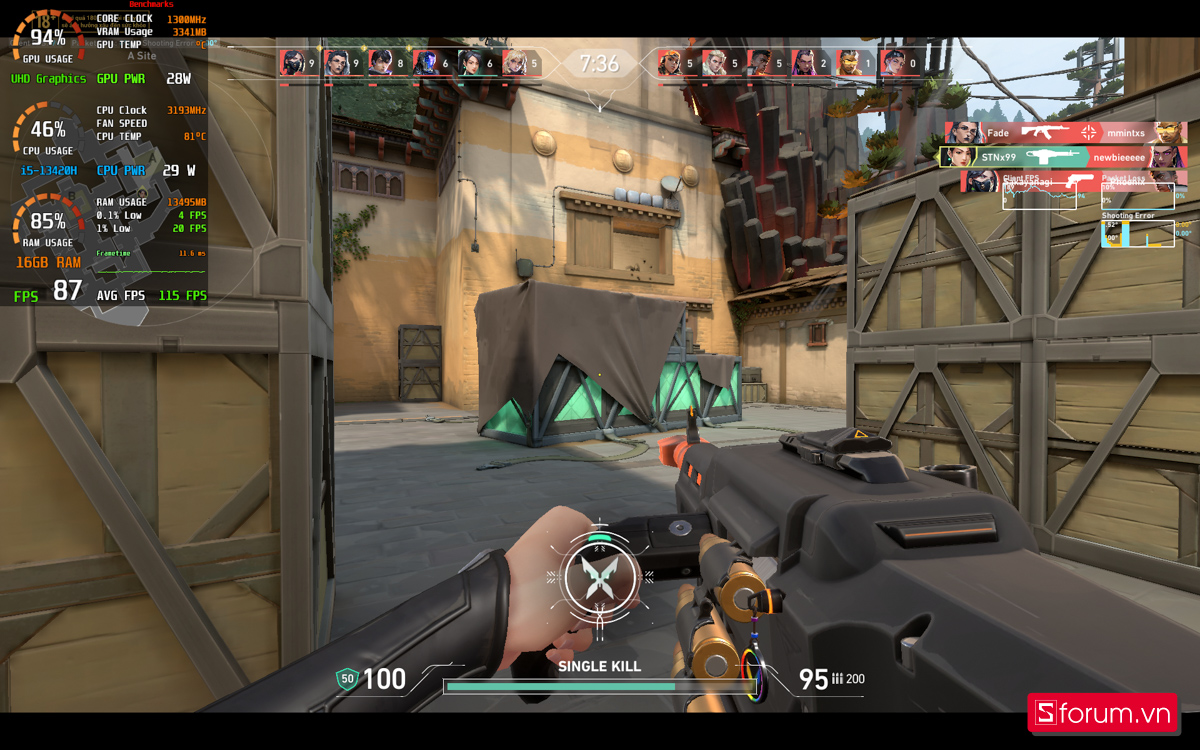Select the left-team portrait showing 8

(x=381, y=63)
